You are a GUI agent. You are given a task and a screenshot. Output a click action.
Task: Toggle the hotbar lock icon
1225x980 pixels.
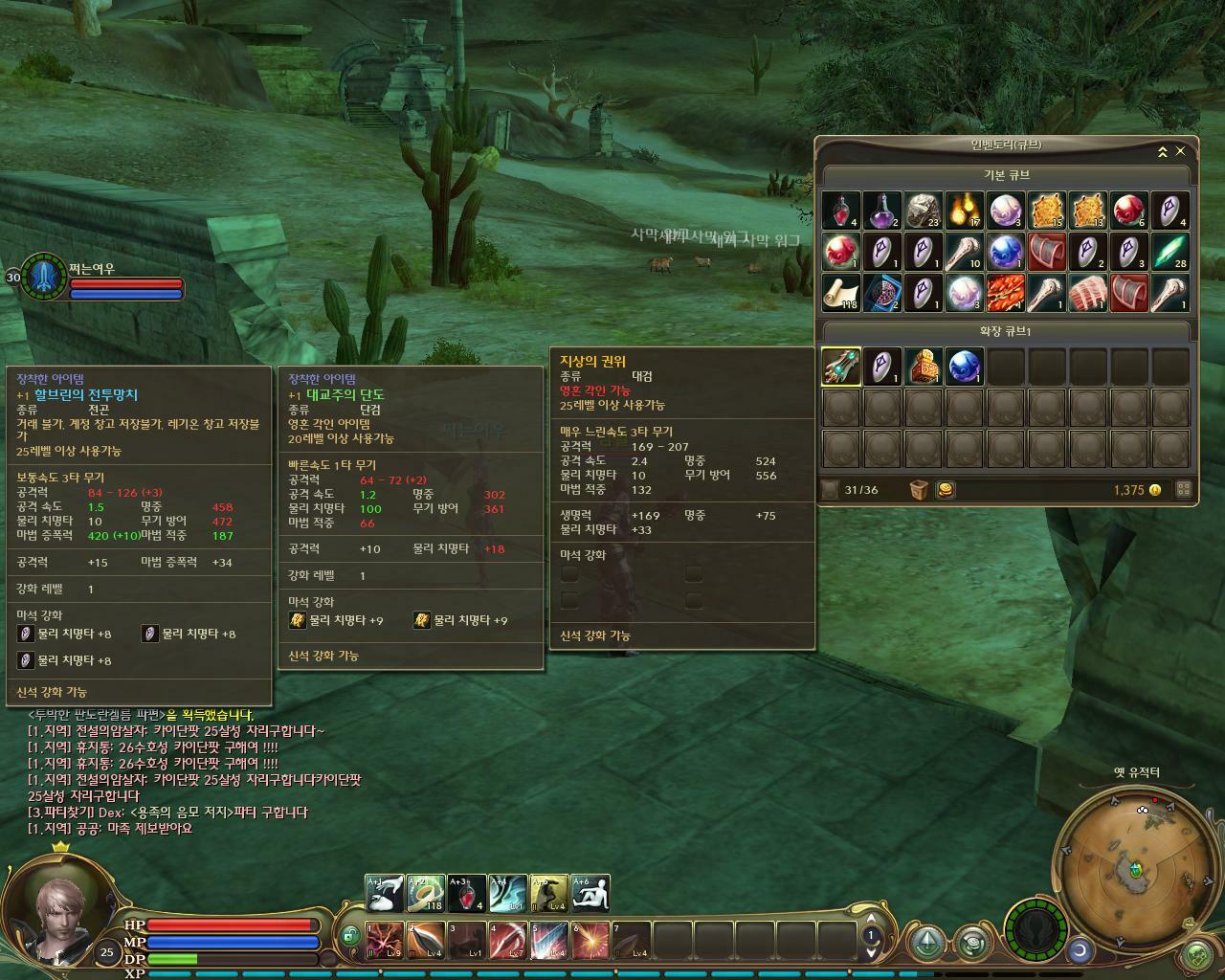click(x=349, y=935)
